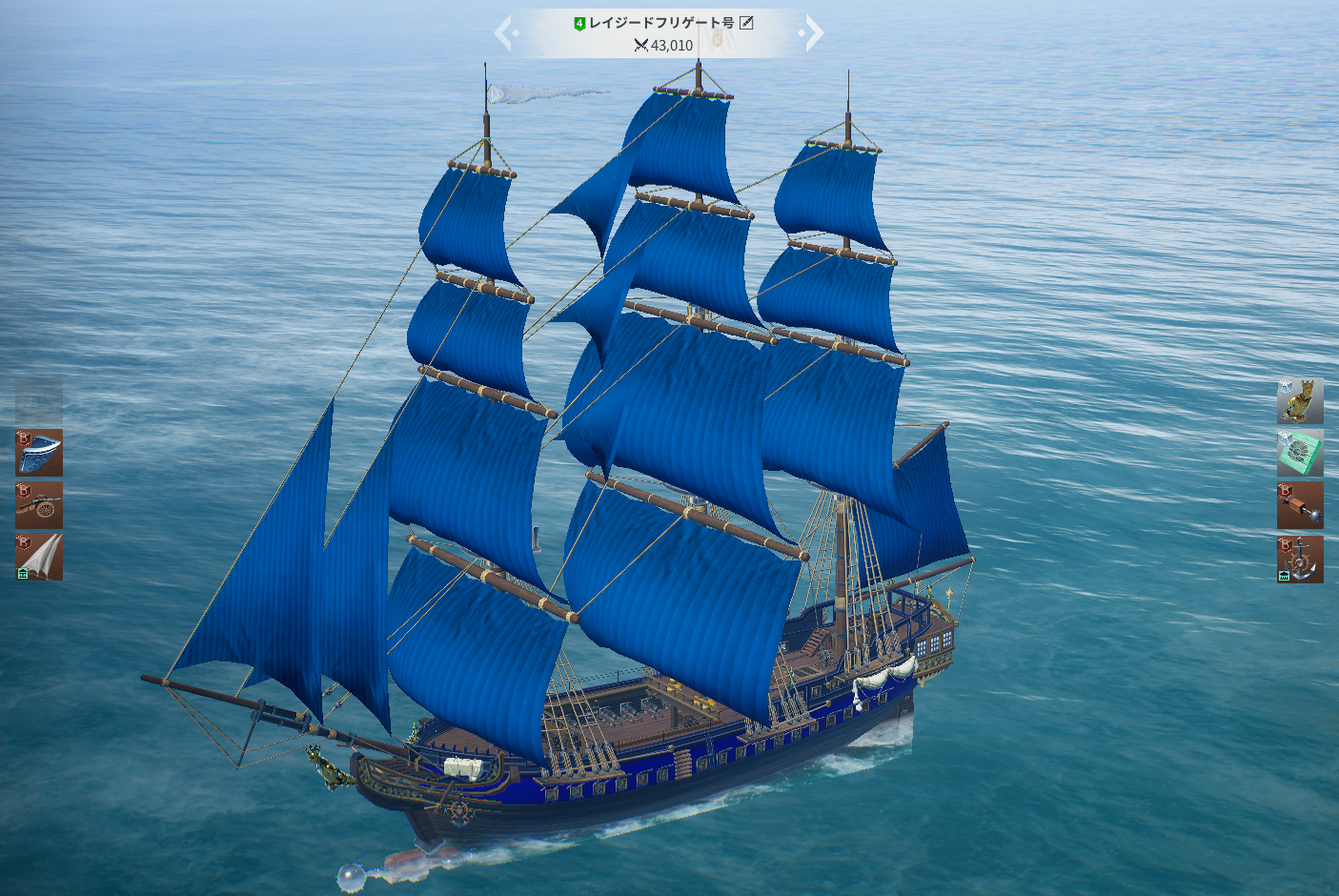Viewport: 1339px width, 896px height.
Task: Open the anchor equipment slot
Action: (x=1300, y=559)
